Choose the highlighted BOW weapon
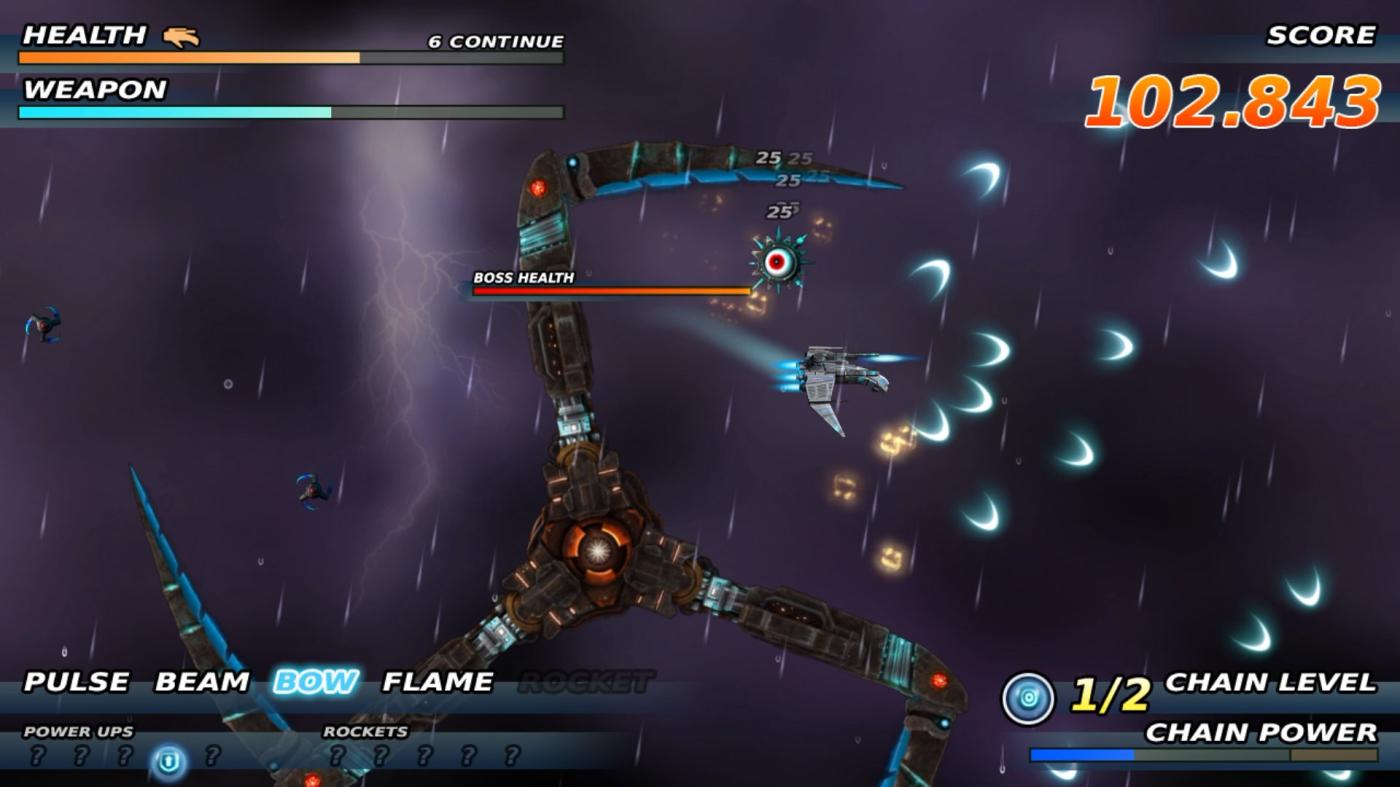The width and height of the screenshot is (1400, 787). (x=315, y=682)
